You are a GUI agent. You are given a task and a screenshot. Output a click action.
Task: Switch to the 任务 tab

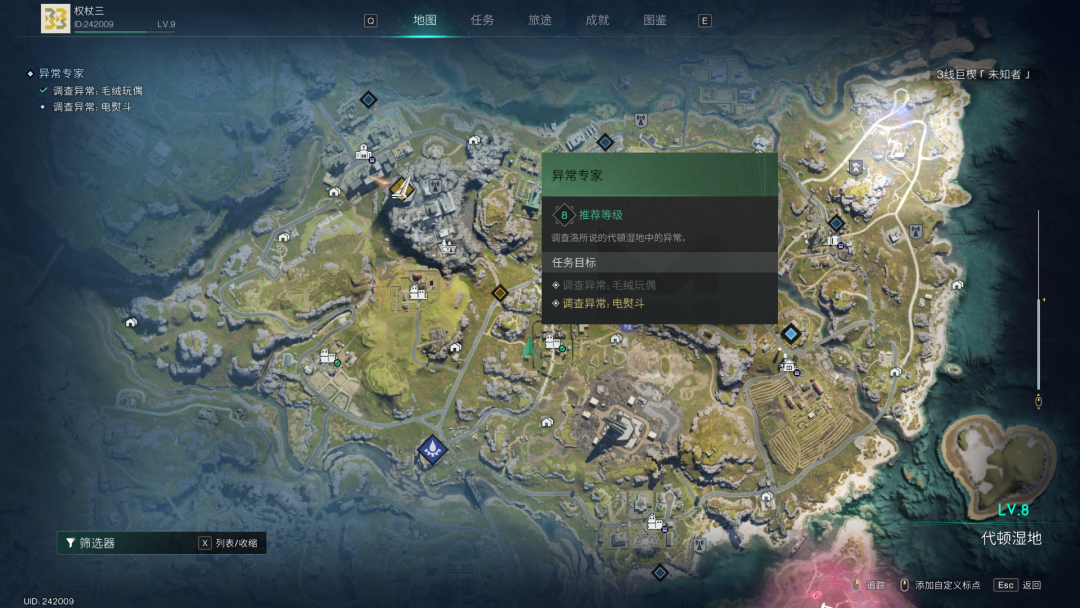(482, 20)
